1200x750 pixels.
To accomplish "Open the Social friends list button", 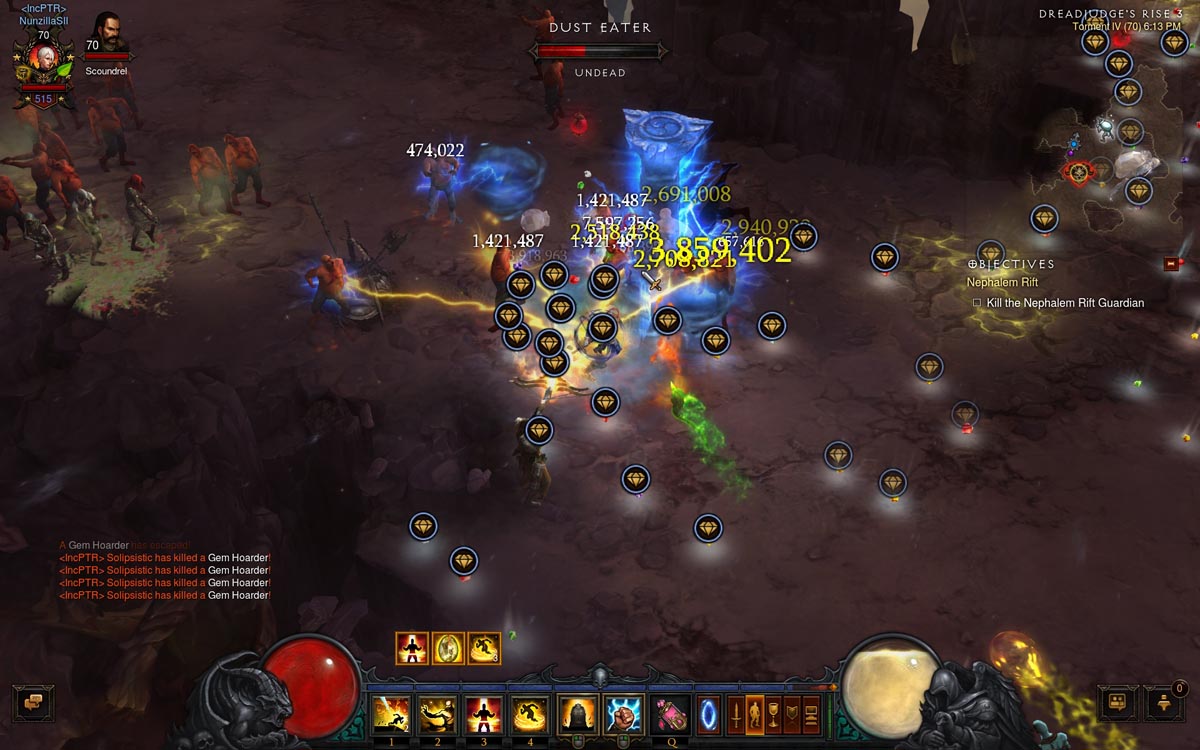I will (x=1117, y=703).
